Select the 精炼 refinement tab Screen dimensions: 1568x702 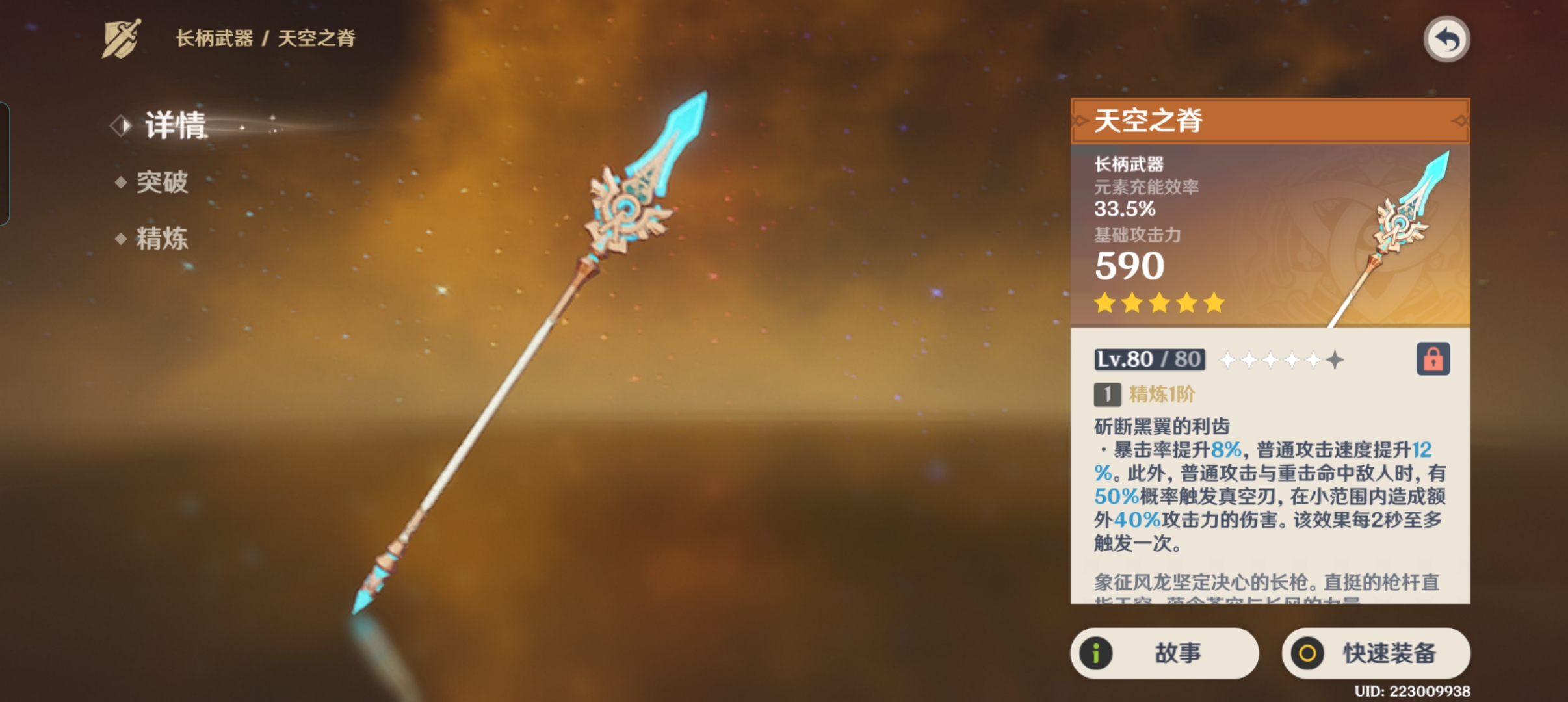(x=162, y=239)
